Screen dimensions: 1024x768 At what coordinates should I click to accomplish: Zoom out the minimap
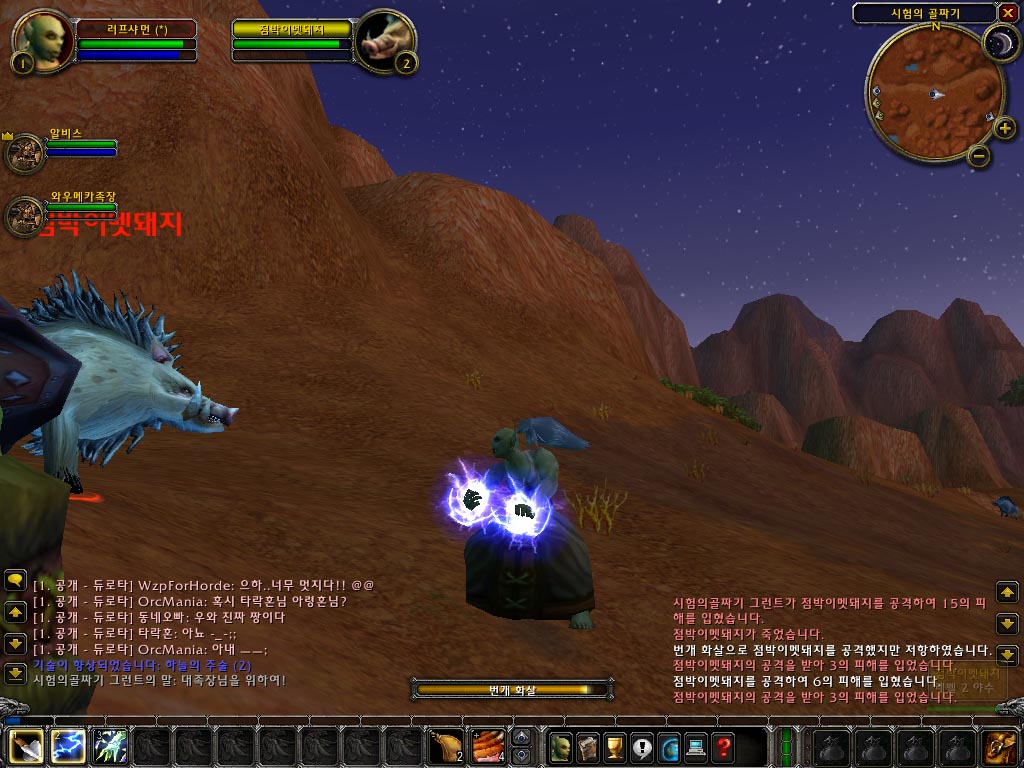click(x=979, y=155)
